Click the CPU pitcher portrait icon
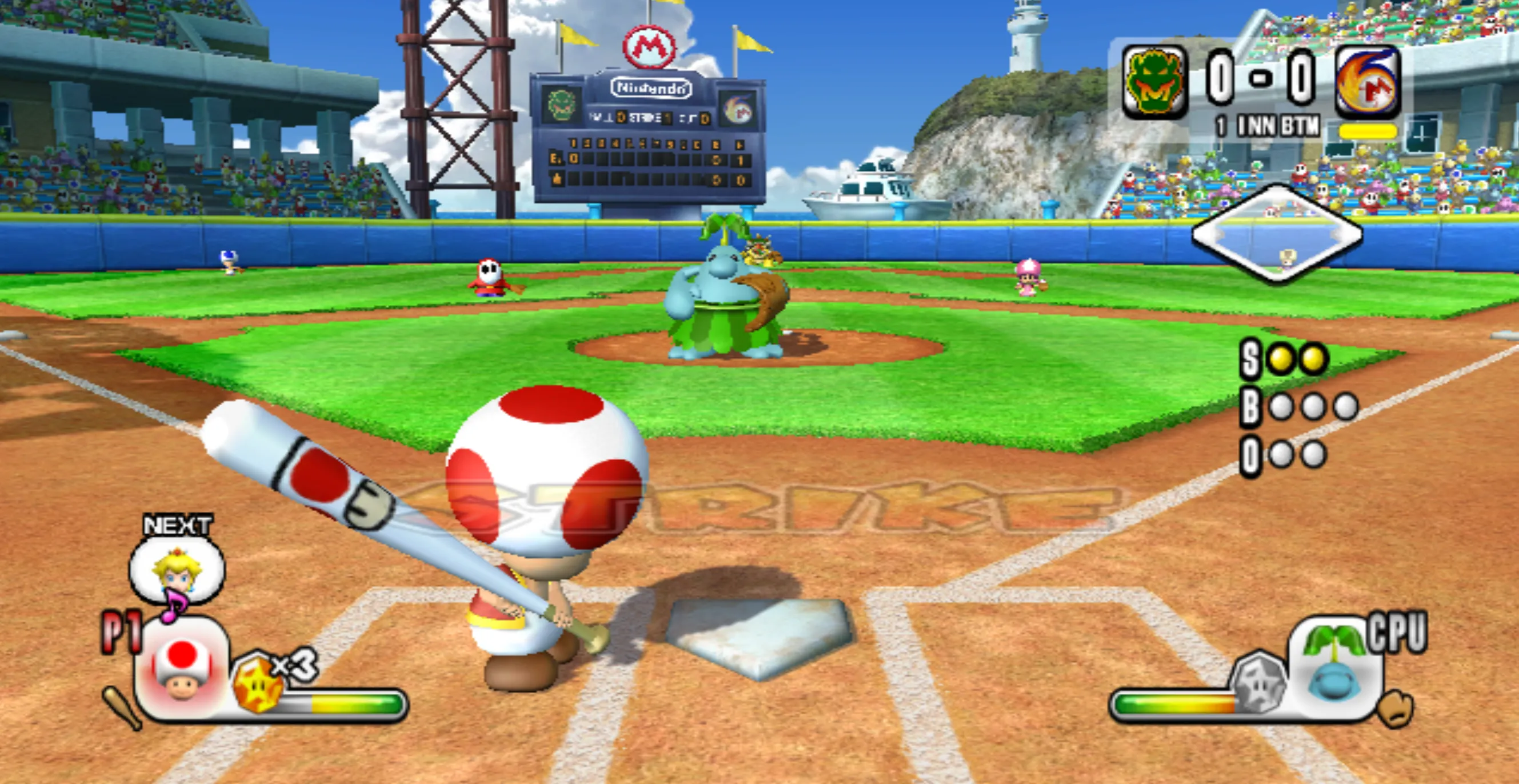This screenshot has width=1519, height=784. (x=1334, y=668)
